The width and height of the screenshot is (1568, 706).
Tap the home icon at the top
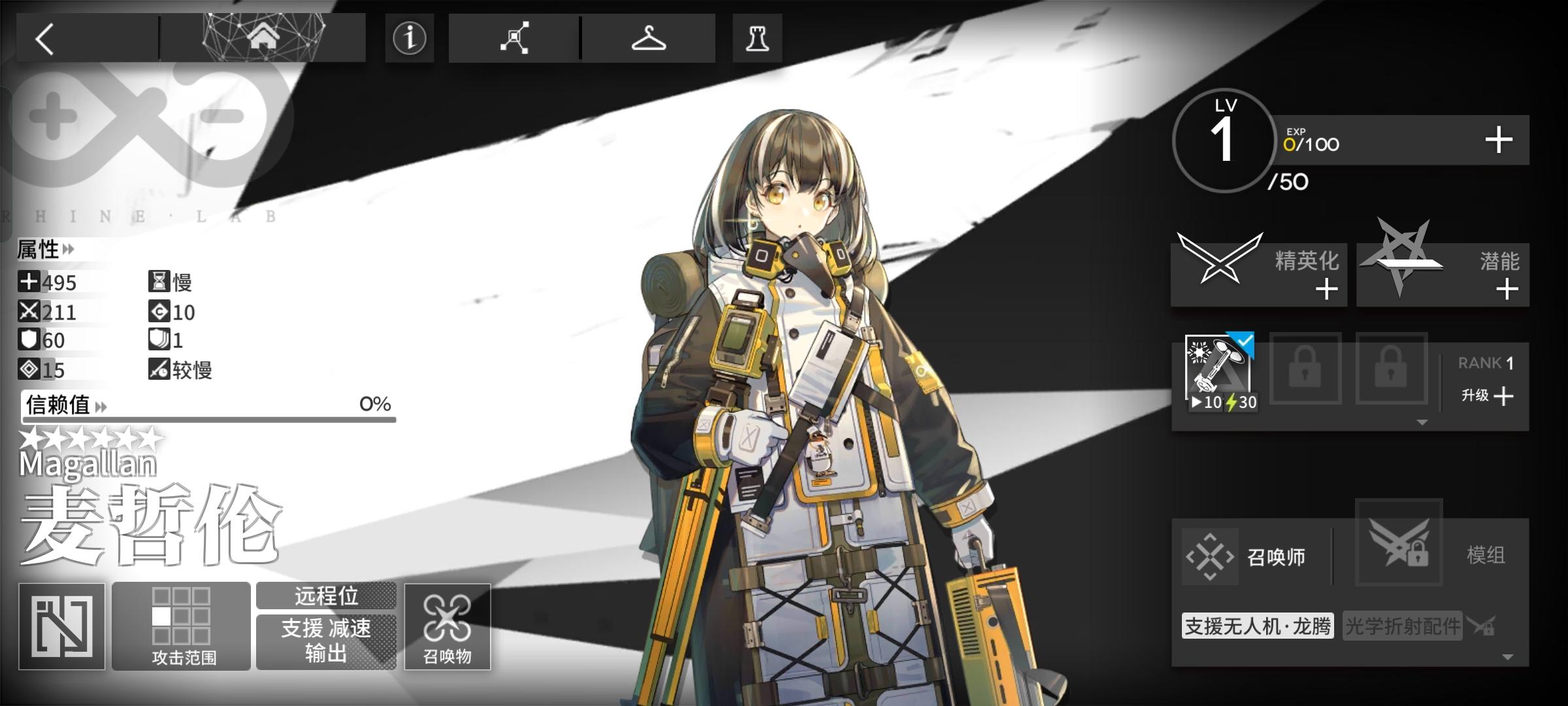[x=264, y=37]
